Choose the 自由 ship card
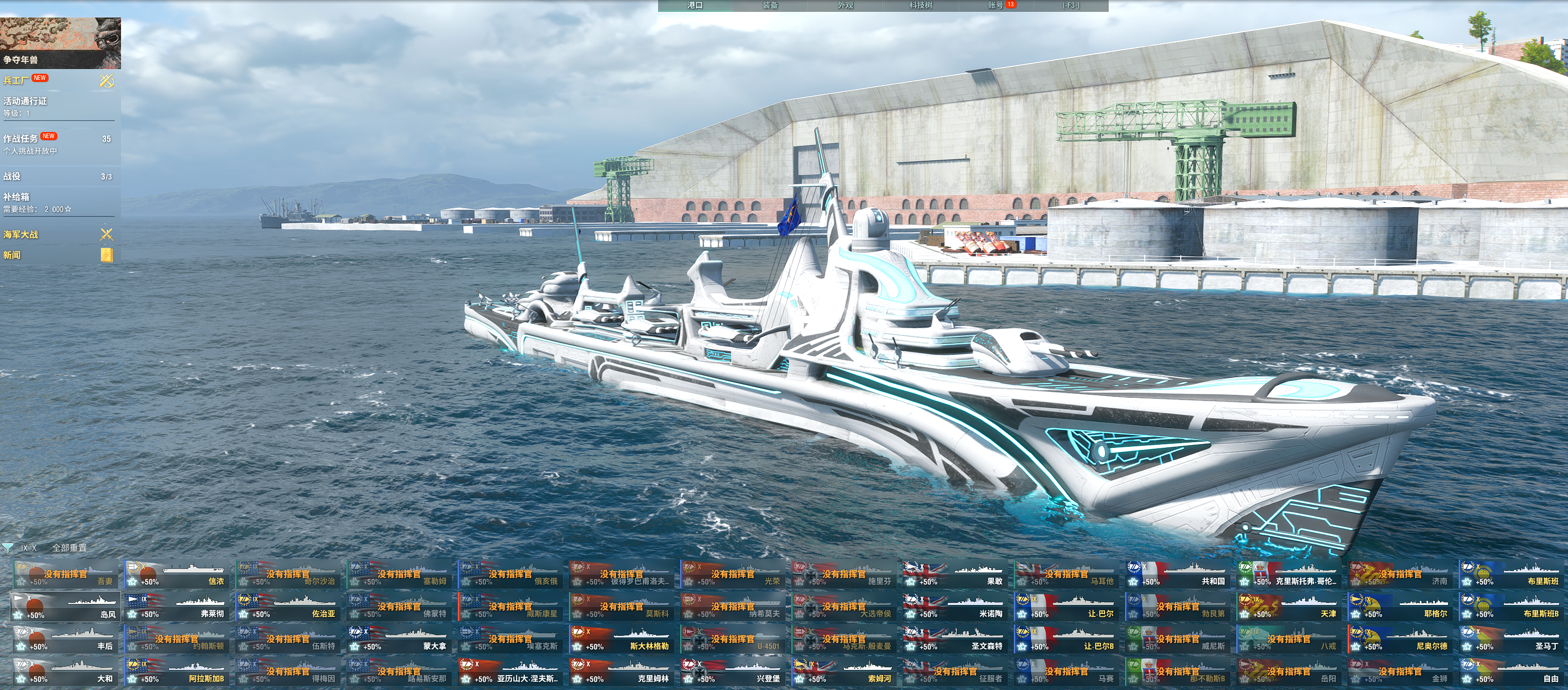Screen dimensions: 1568x690 click(x=1511, y=672)
